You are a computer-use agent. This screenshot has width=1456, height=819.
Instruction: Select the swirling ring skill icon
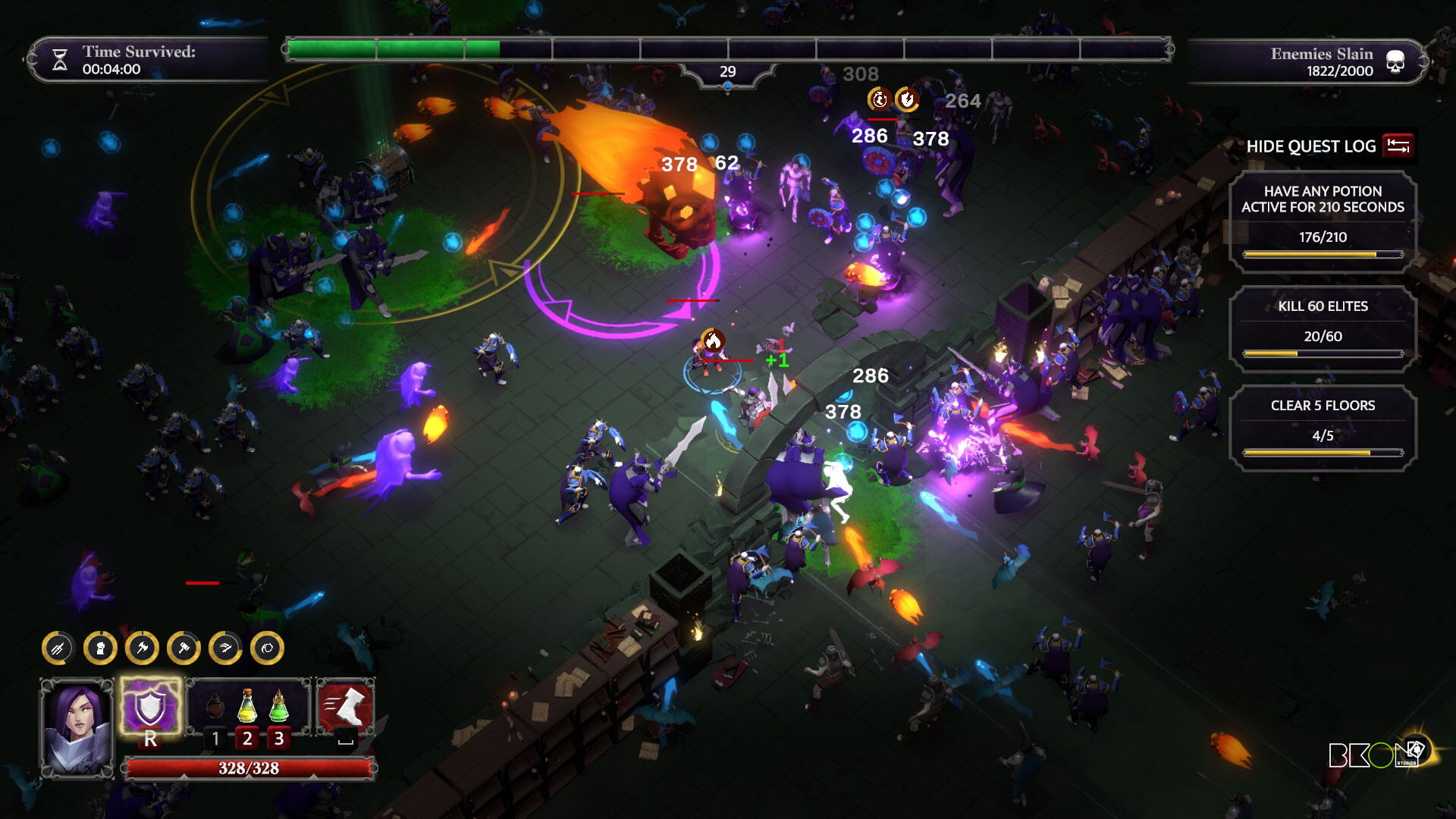[267, 648]
